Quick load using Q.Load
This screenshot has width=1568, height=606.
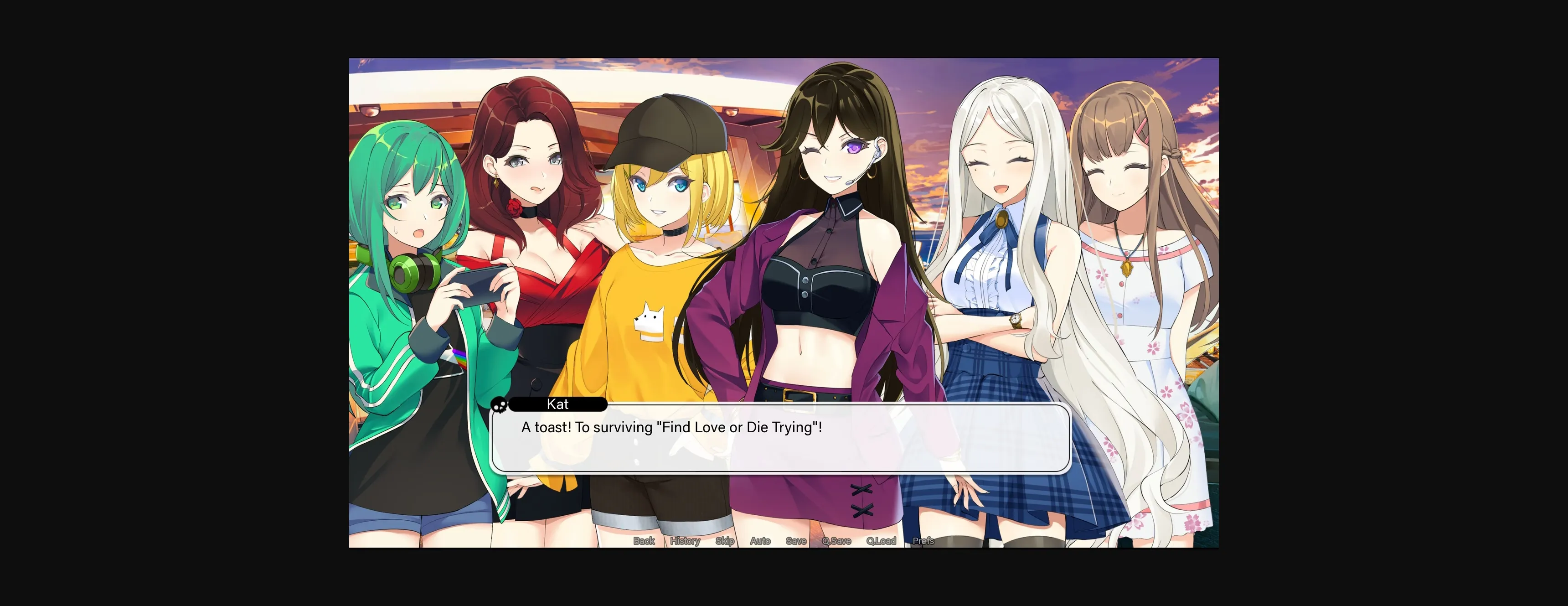click(x=882, y=541)
